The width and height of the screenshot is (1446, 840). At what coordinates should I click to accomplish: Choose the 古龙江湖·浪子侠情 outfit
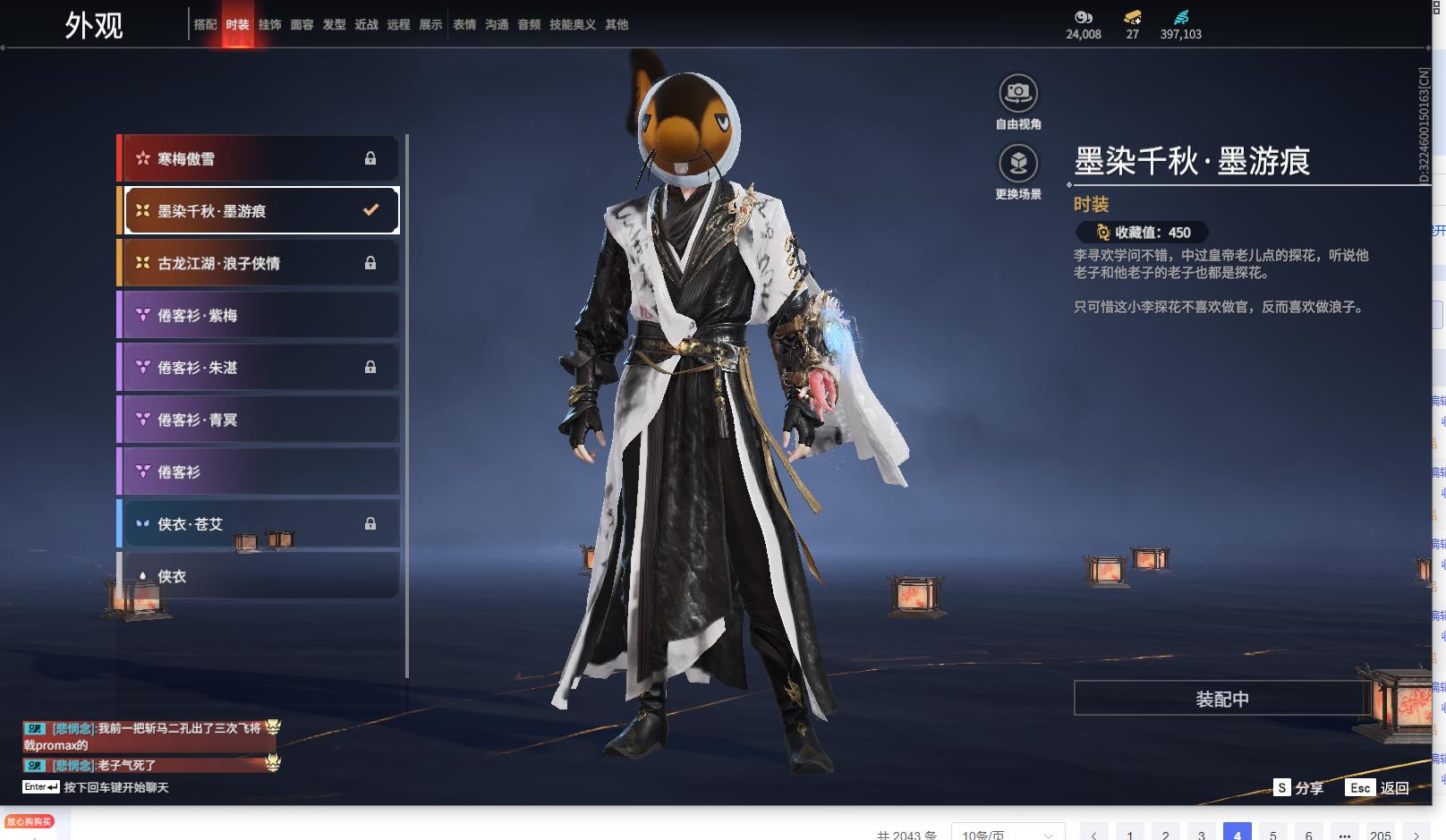259,263
